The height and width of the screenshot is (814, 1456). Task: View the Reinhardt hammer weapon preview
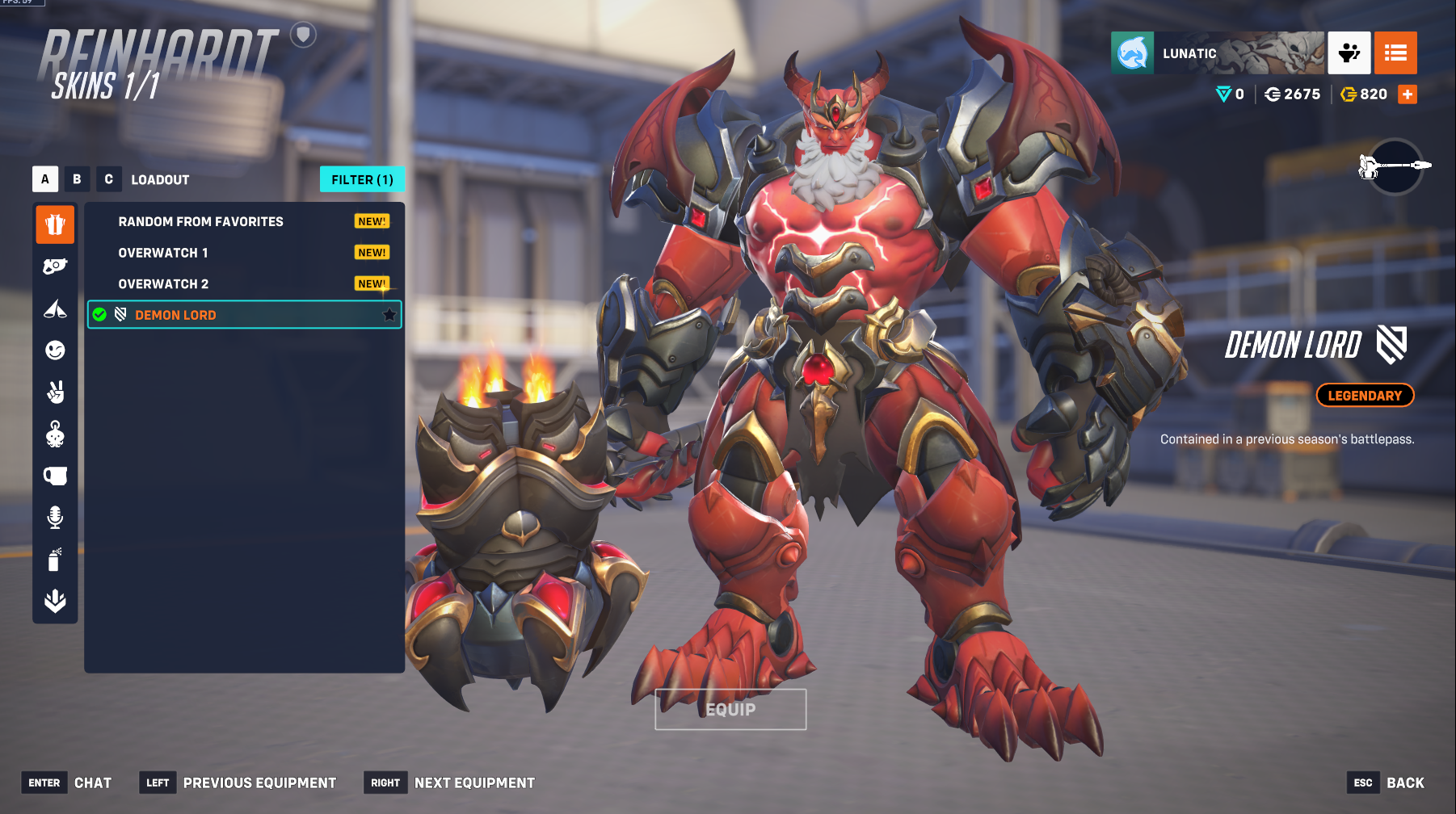(x=1395, y=166)
